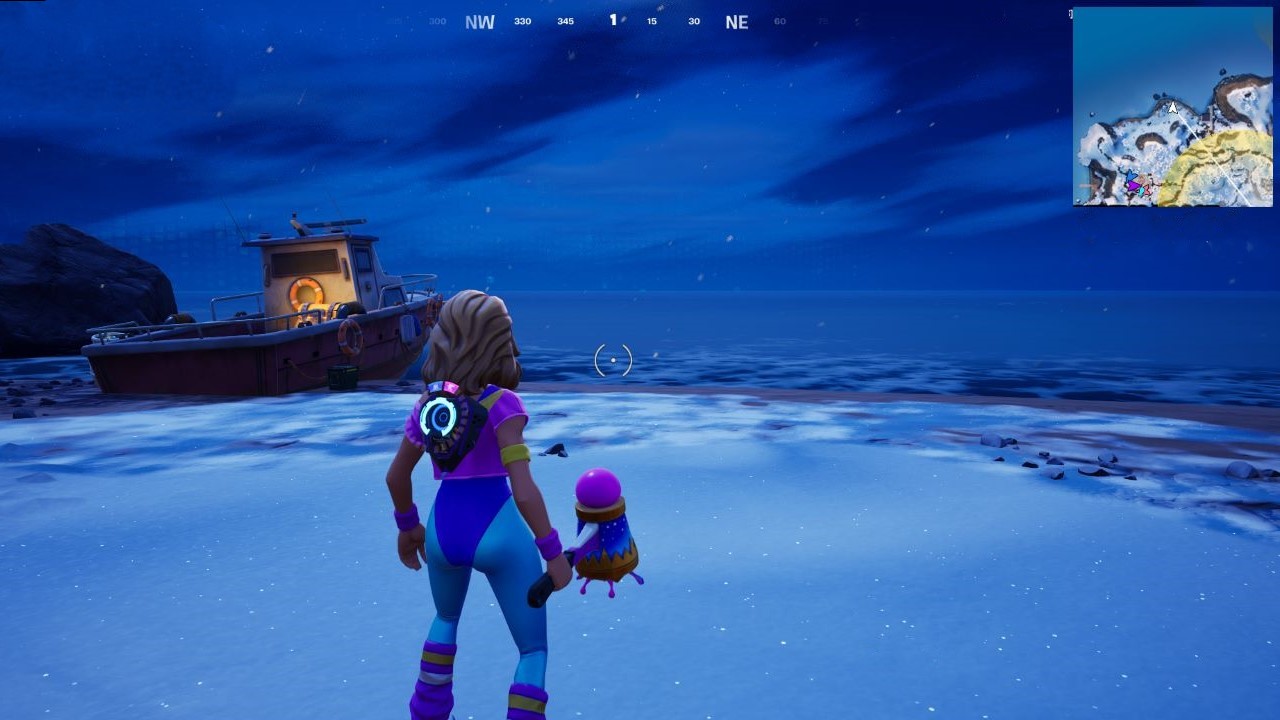Click the character's colorful backpack back bling
The height and width of the screenshot is (720, 1280).
(x=448, y=423)
